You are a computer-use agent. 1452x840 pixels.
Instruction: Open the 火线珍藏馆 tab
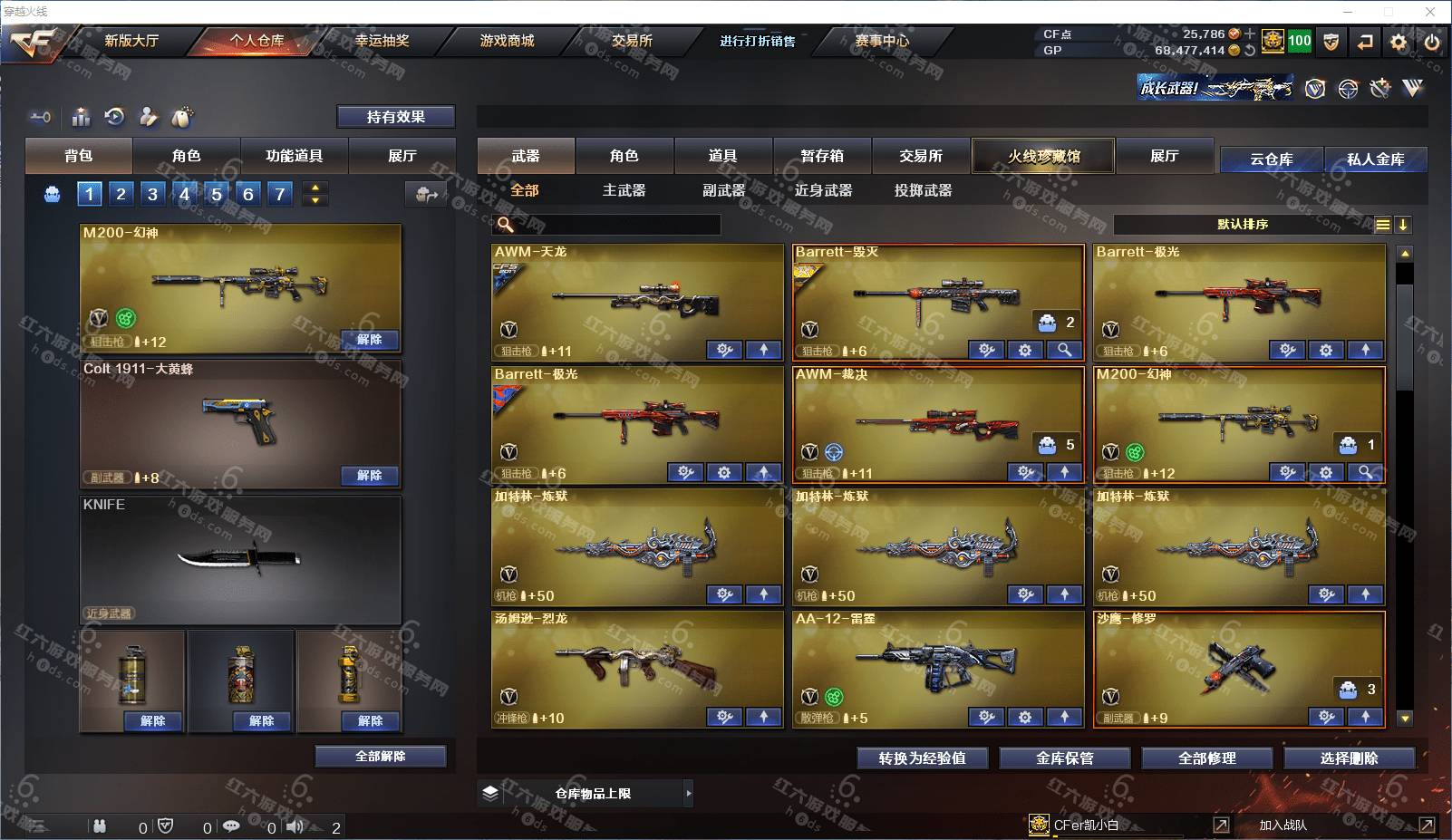(x=1043, y=156)
